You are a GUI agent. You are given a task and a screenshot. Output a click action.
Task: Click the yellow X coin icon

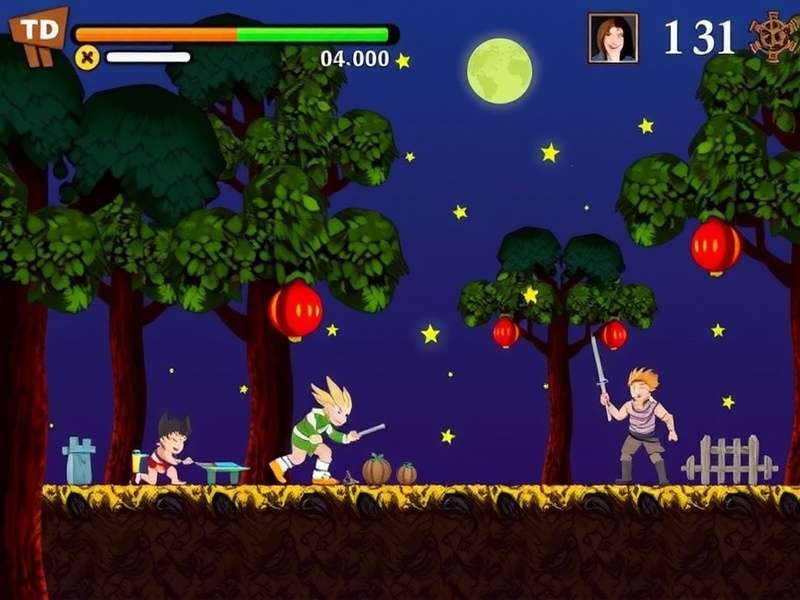coord(87,57)
